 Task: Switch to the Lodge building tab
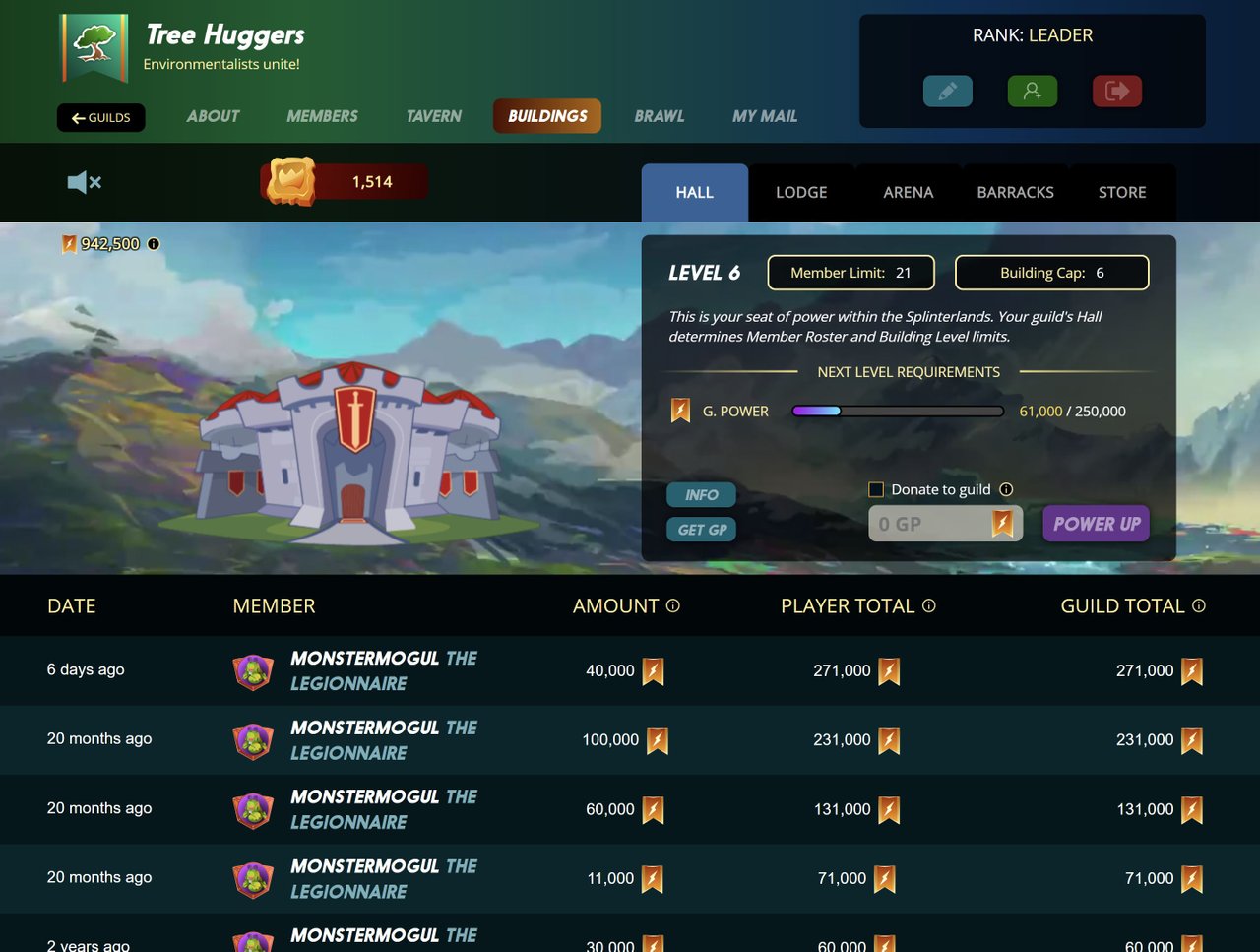801,193
